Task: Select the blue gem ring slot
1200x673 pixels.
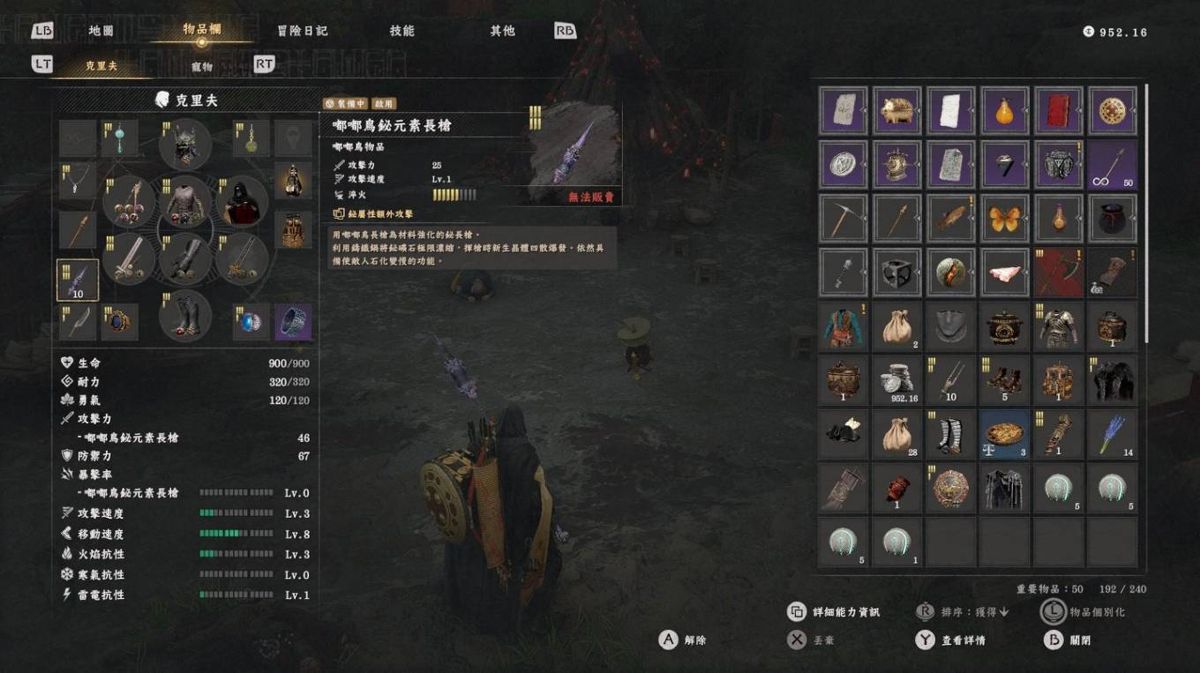Action: [250, 322]
